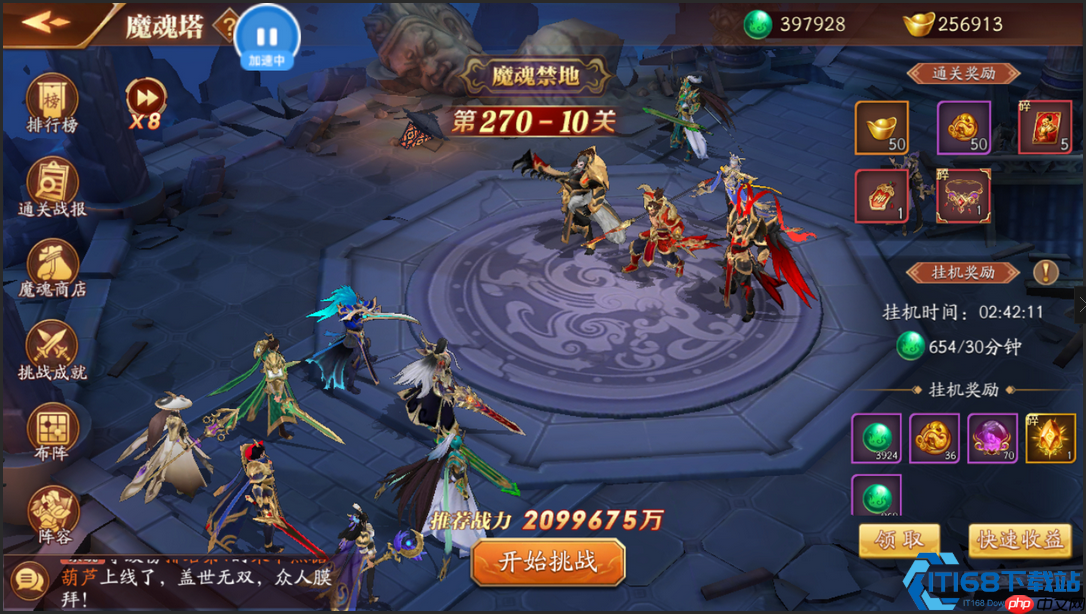Inspect the purple orb idle reward

pos(992,439)
